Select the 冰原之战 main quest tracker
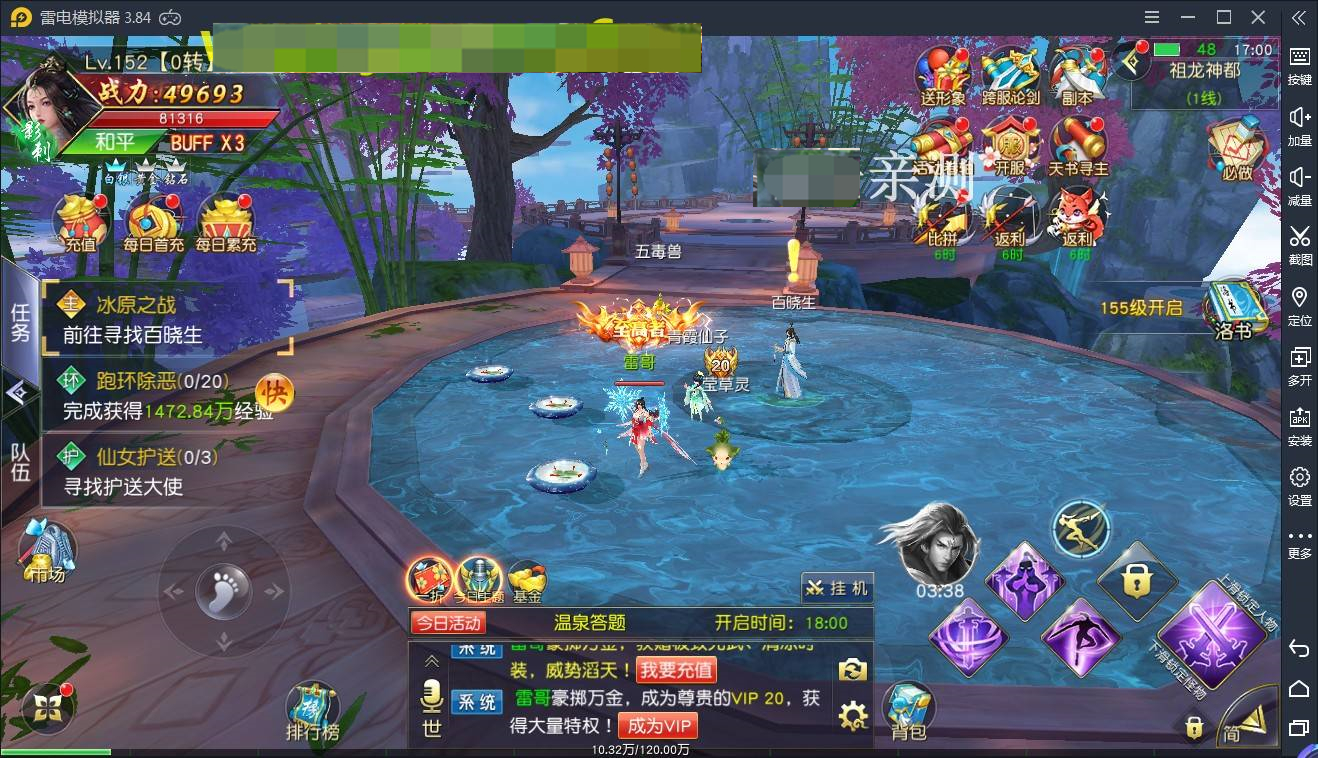The image size is (1318, 758). point(168,319)
